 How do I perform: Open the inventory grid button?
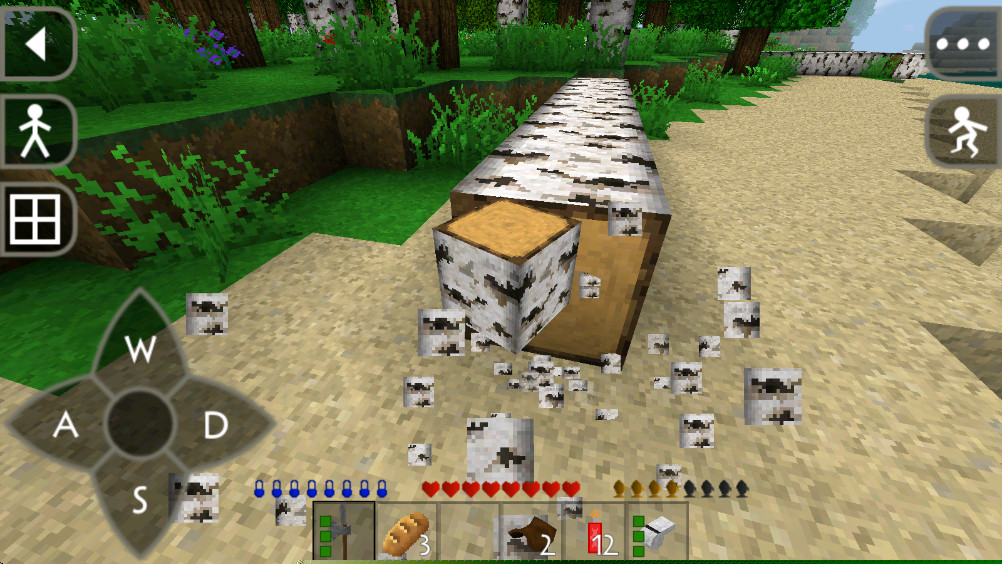point(36,219)
